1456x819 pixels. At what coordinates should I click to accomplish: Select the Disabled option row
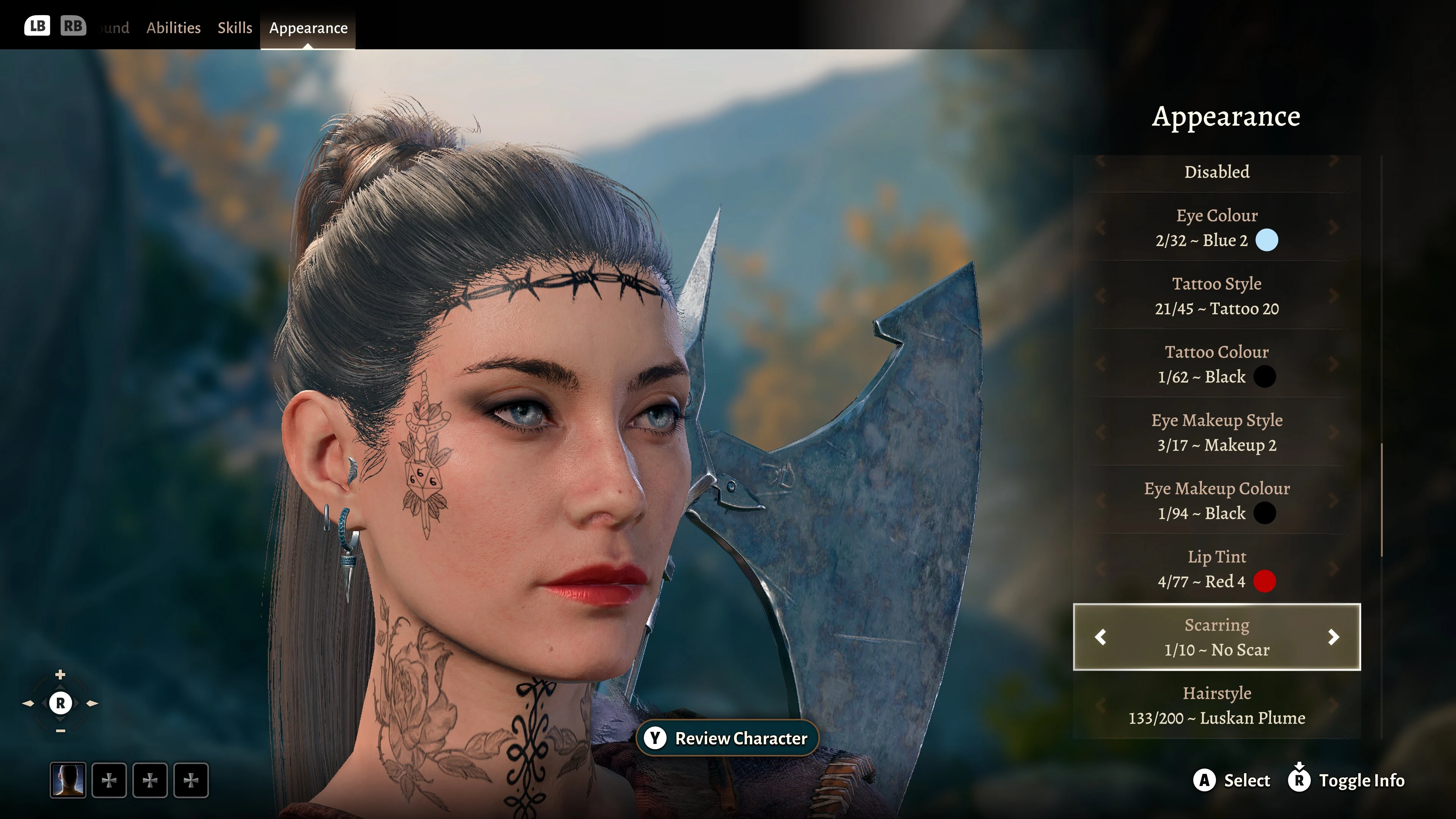1216,172
